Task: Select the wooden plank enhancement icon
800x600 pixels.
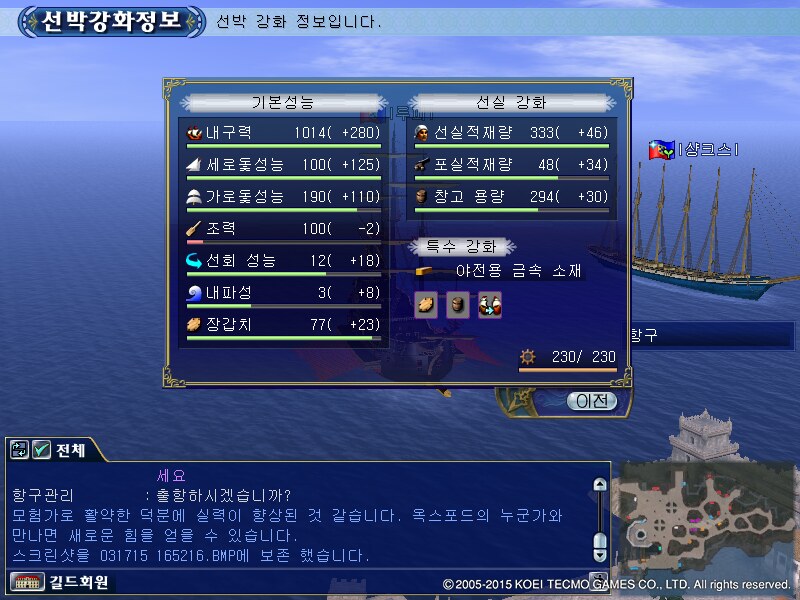Action: (426, 305)
